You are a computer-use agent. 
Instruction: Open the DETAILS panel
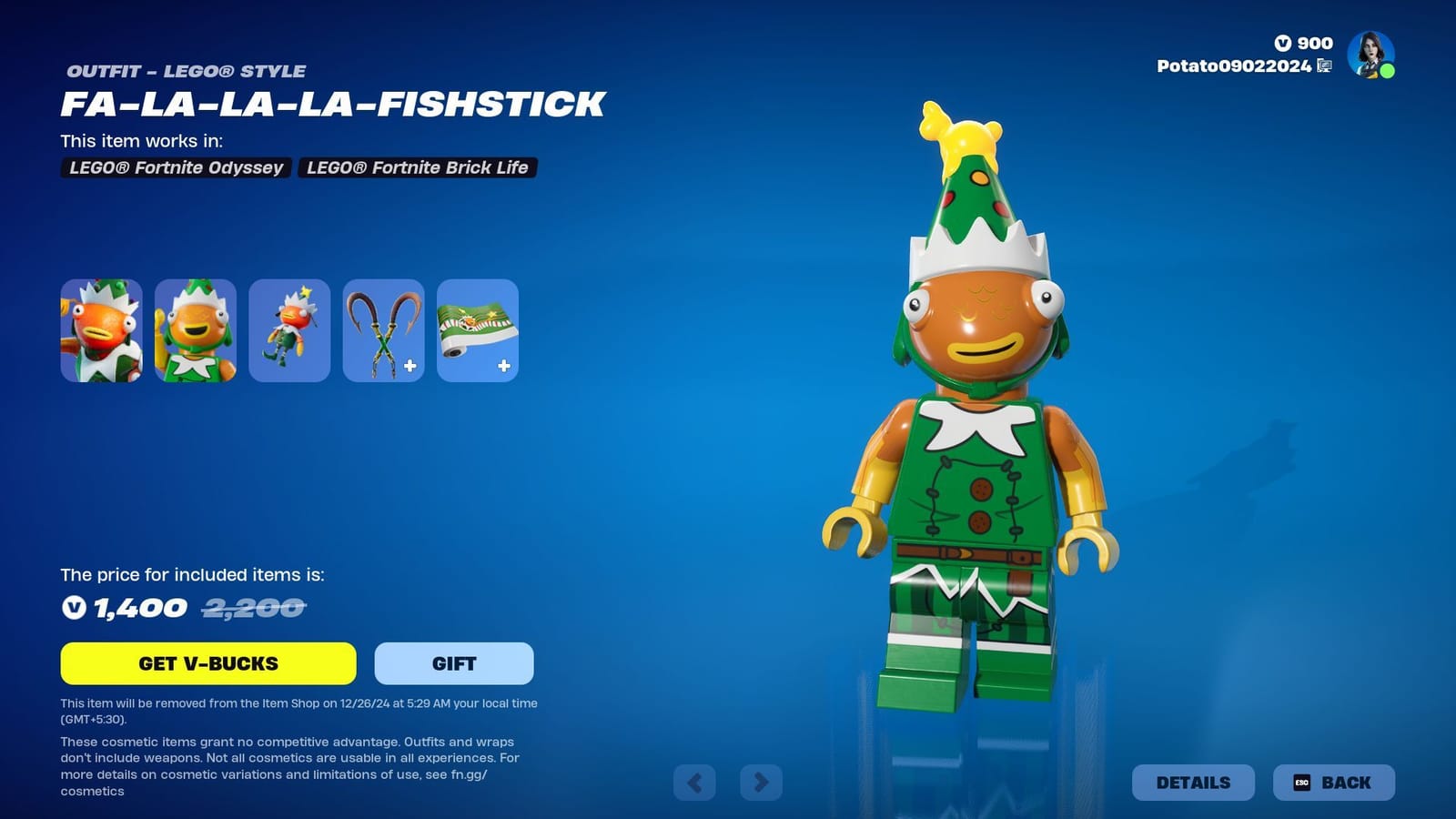pos(1193,782)
